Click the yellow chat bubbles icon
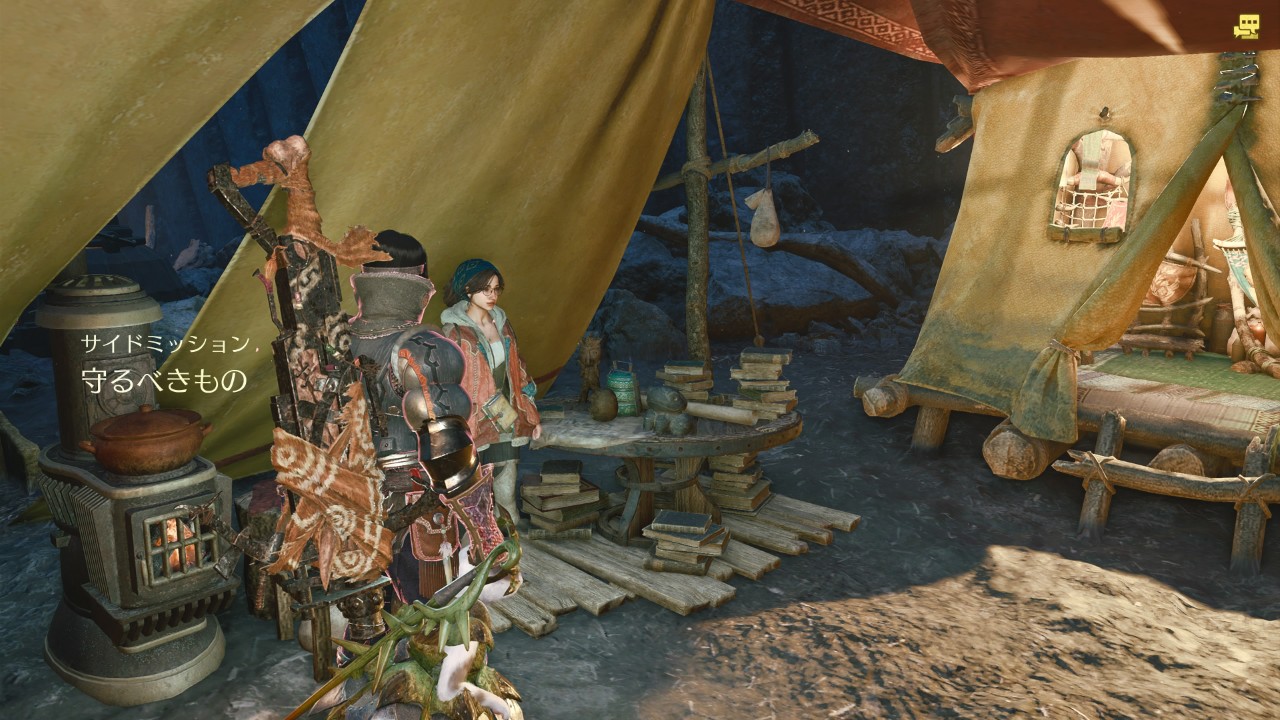The image size is (1280, 720). (1245, 27)
